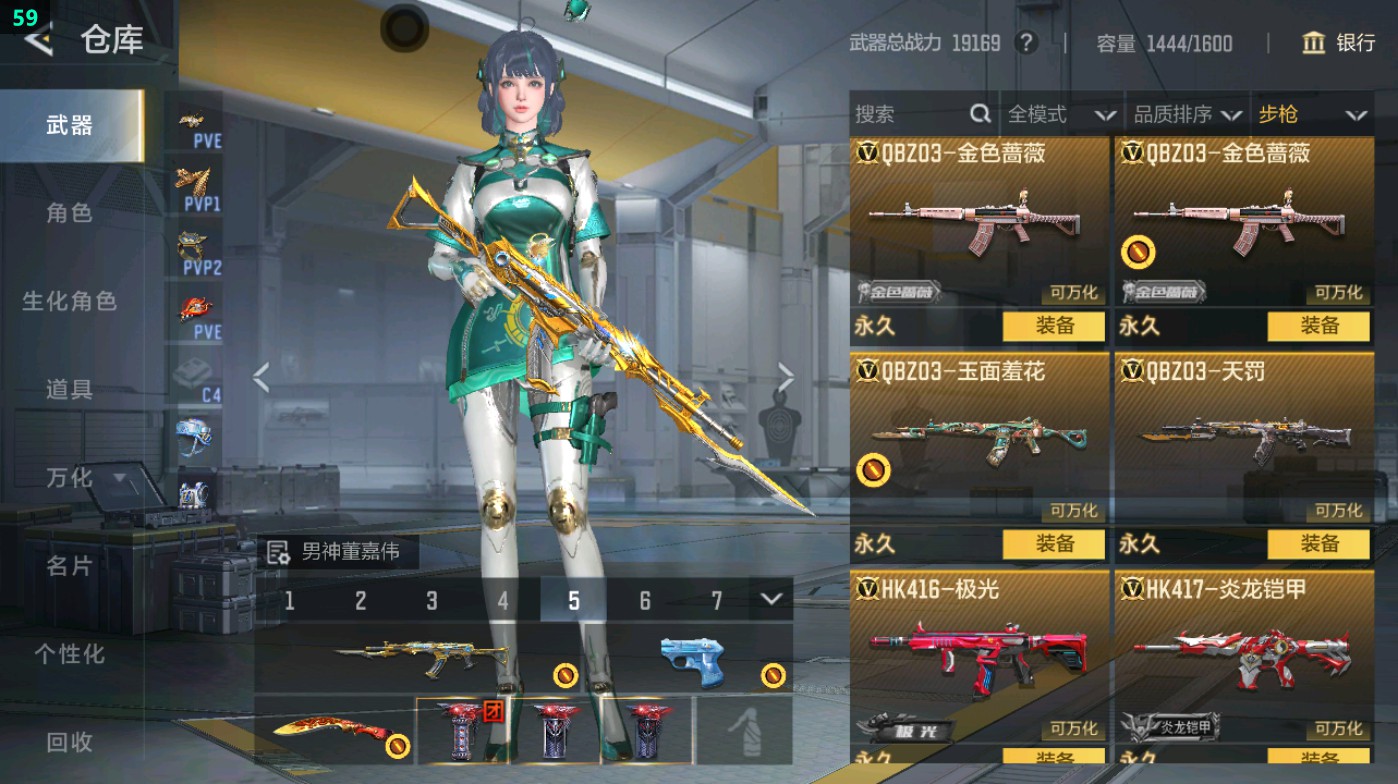Select loadout slot tab 3
Image resolution: width=1398 pixels, height=784 pixels.
(x=431, y=600)
